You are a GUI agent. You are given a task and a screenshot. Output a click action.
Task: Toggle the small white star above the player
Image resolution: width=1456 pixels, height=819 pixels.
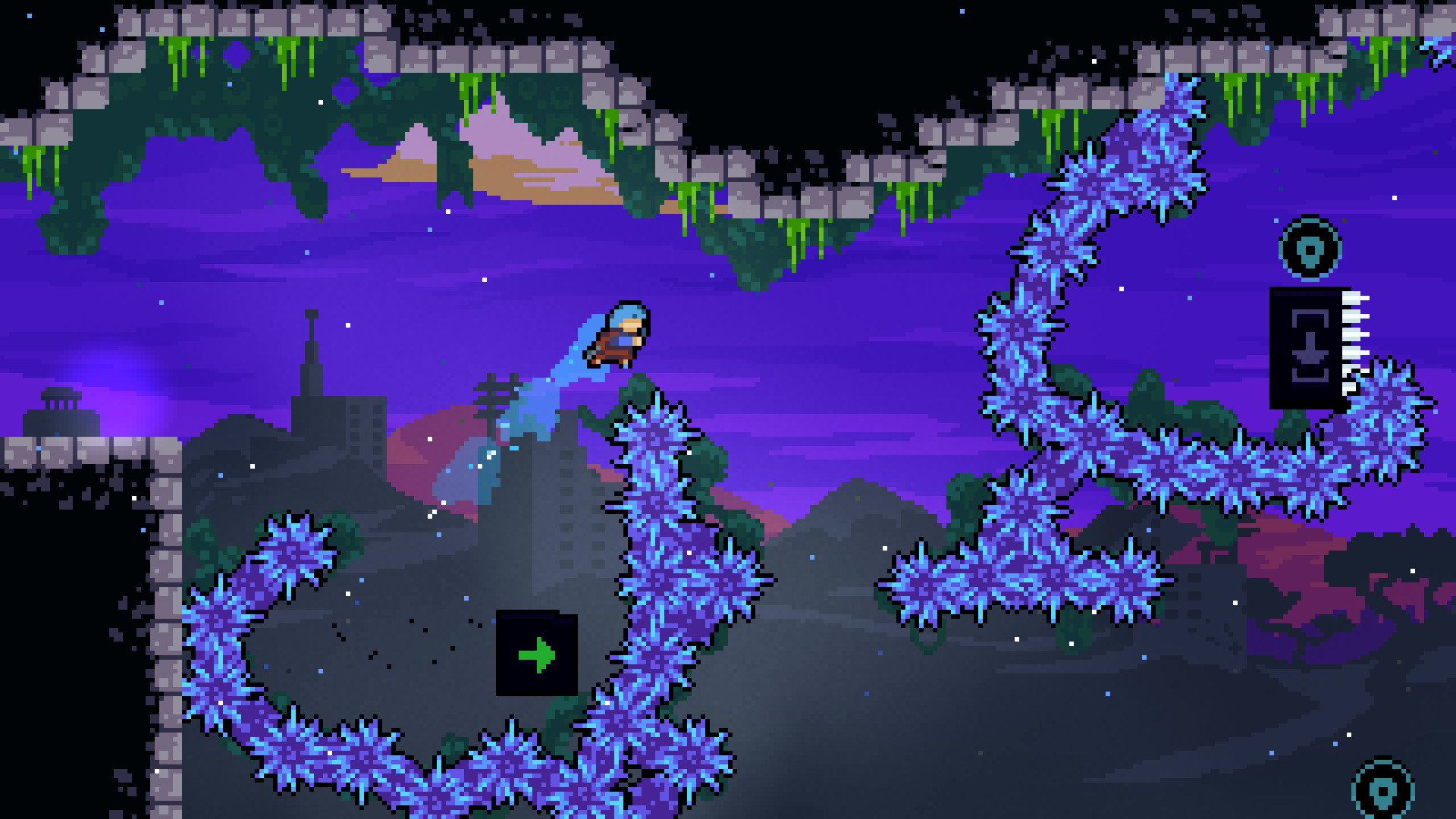tap(484, 280)
